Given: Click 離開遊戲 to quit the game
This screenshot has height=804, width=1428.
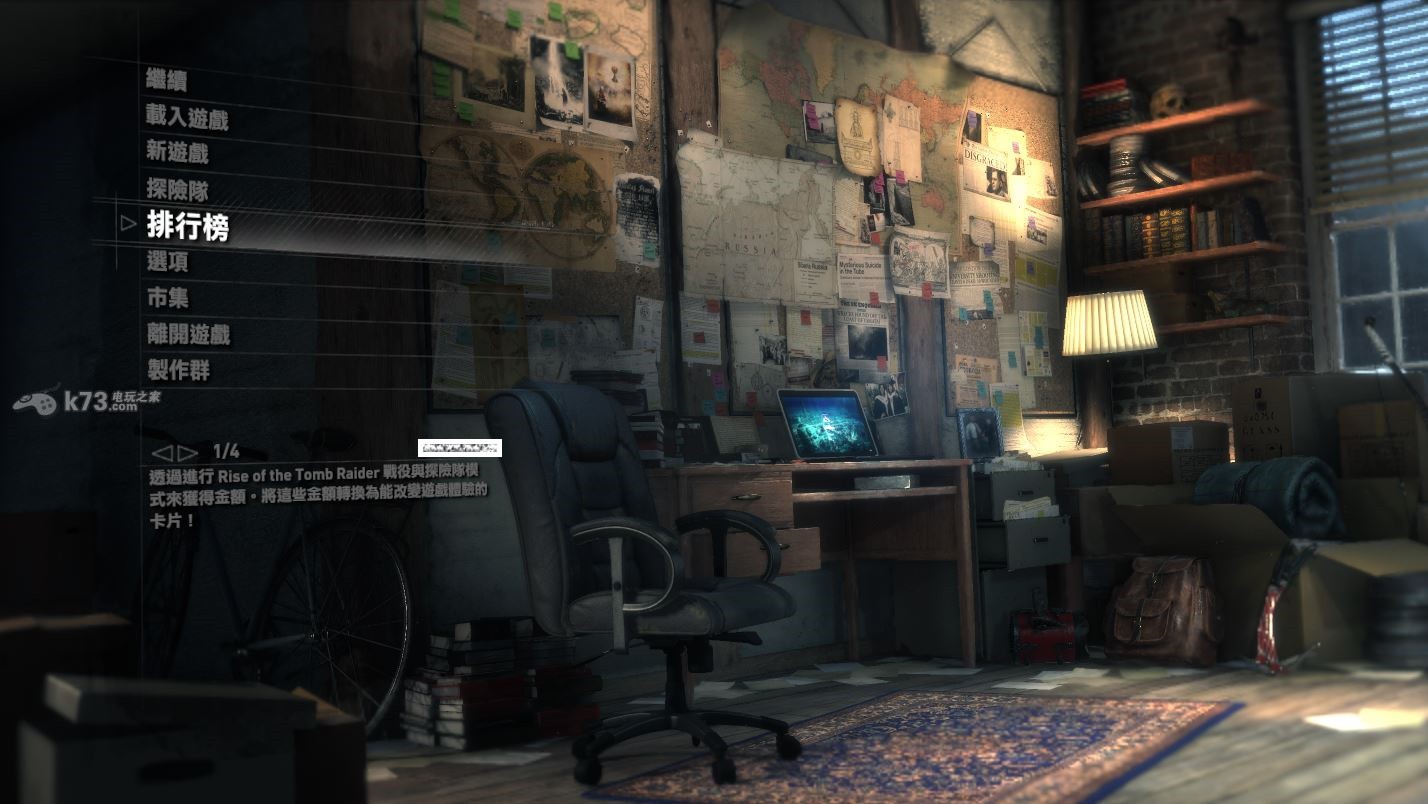Looking at the screenshot, I should point(187,334).
